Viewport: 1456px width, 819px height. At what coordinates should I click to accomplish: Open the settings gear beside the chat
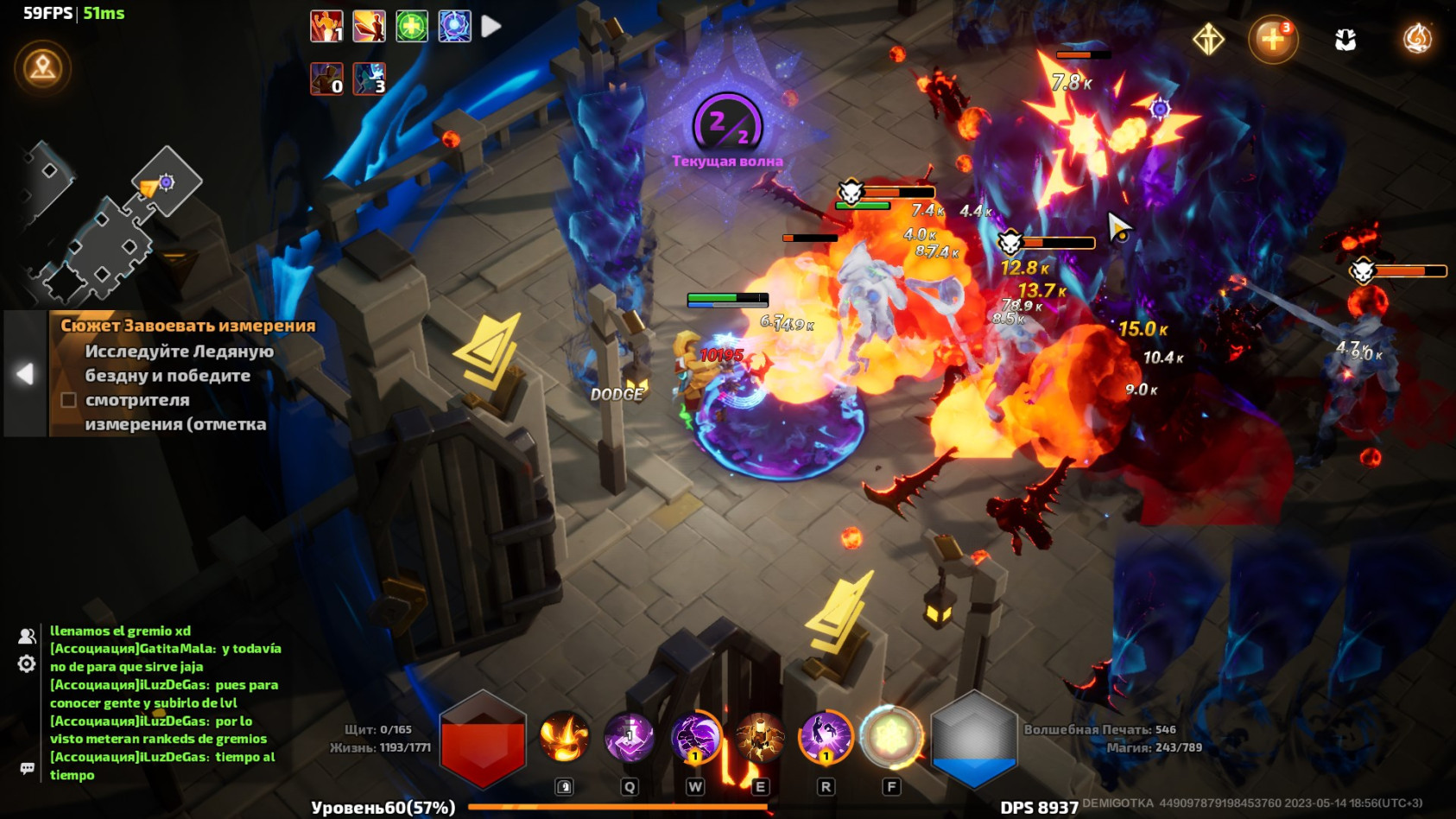coord(26,662)
